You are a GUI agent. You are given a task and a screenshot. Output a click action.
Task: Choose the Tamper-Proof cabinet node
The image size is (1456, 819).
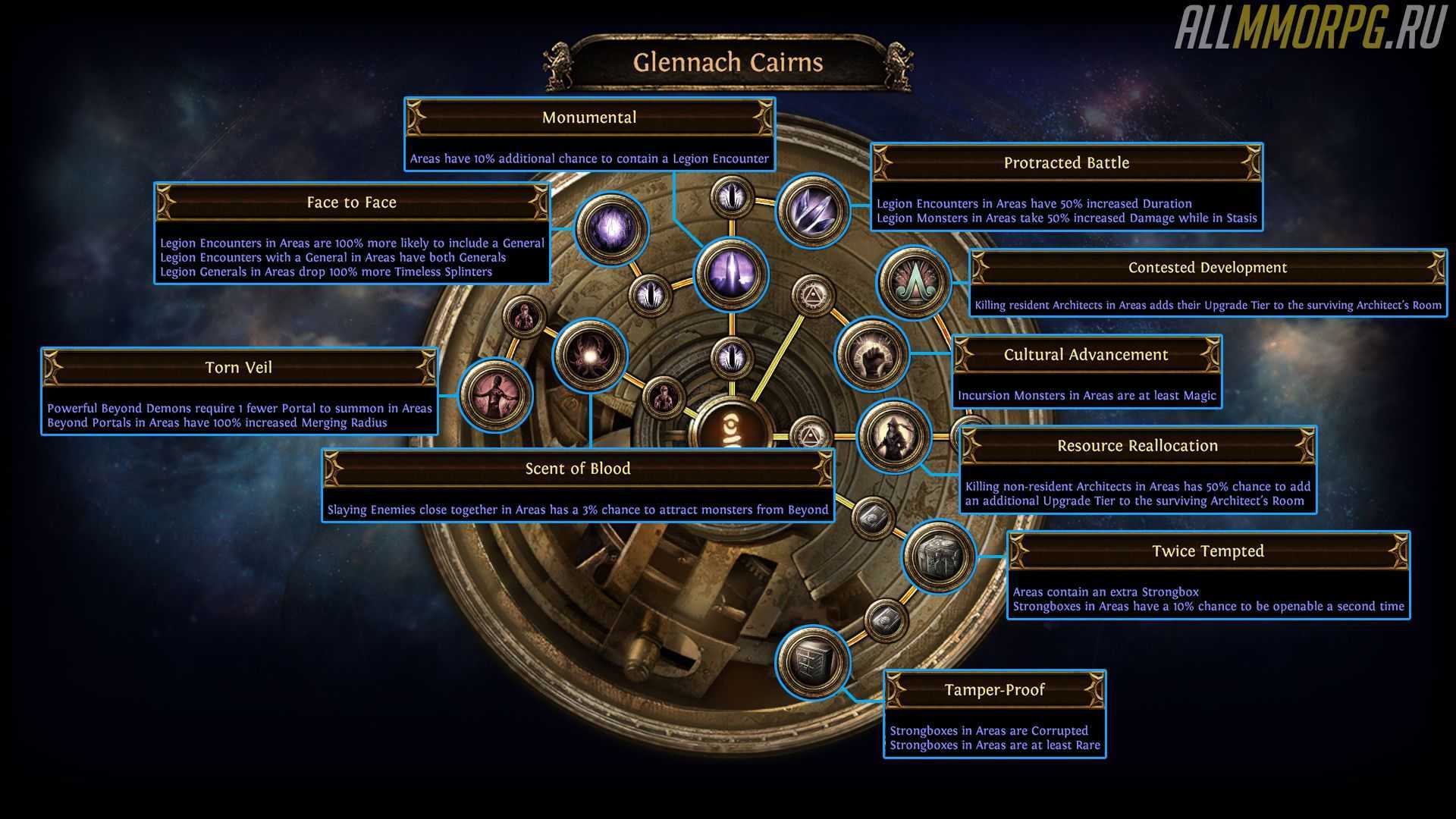[x=812, y=662]
